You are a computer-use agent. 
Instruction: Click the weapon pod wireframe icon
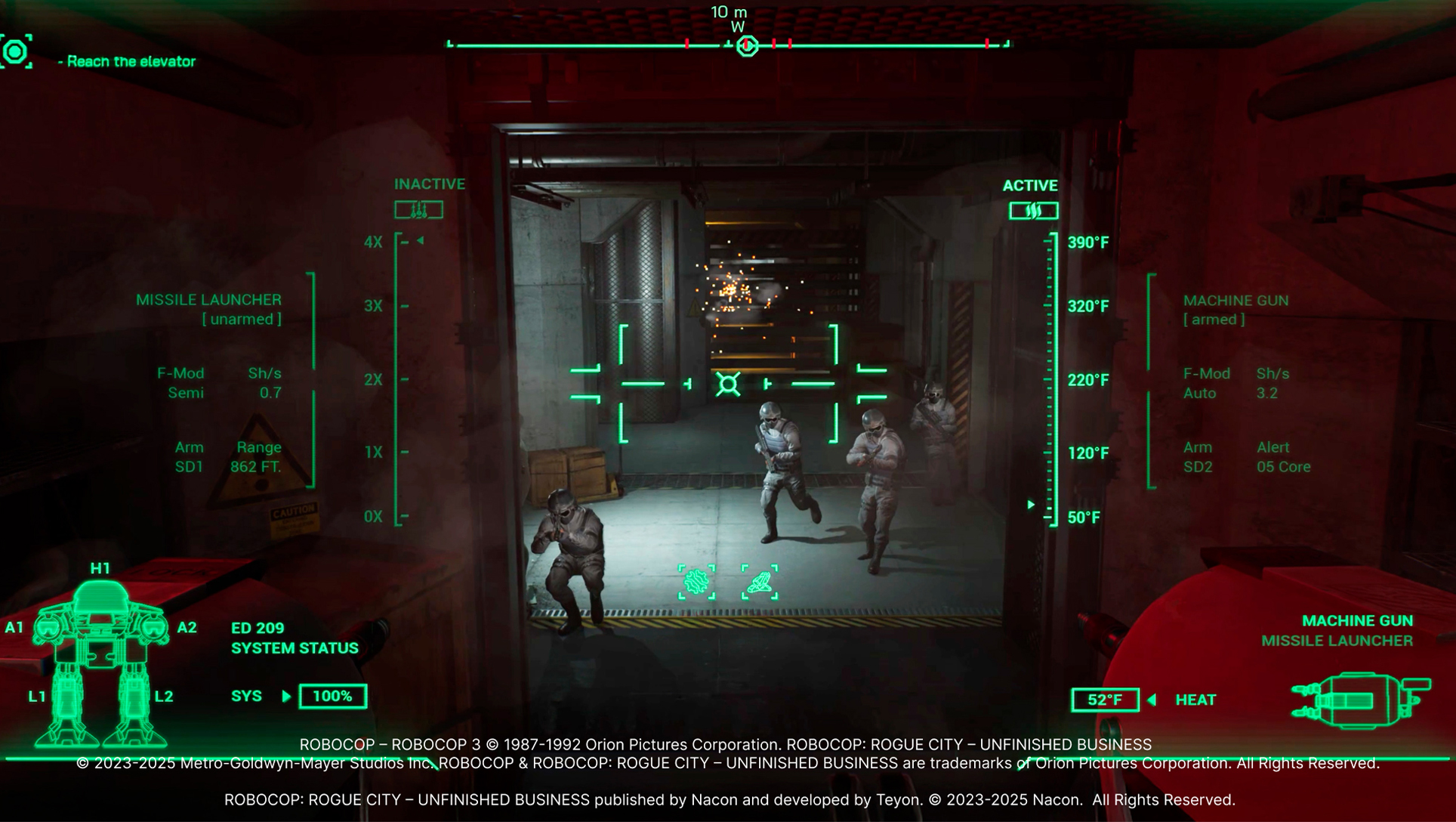(x=1361, y=700)
